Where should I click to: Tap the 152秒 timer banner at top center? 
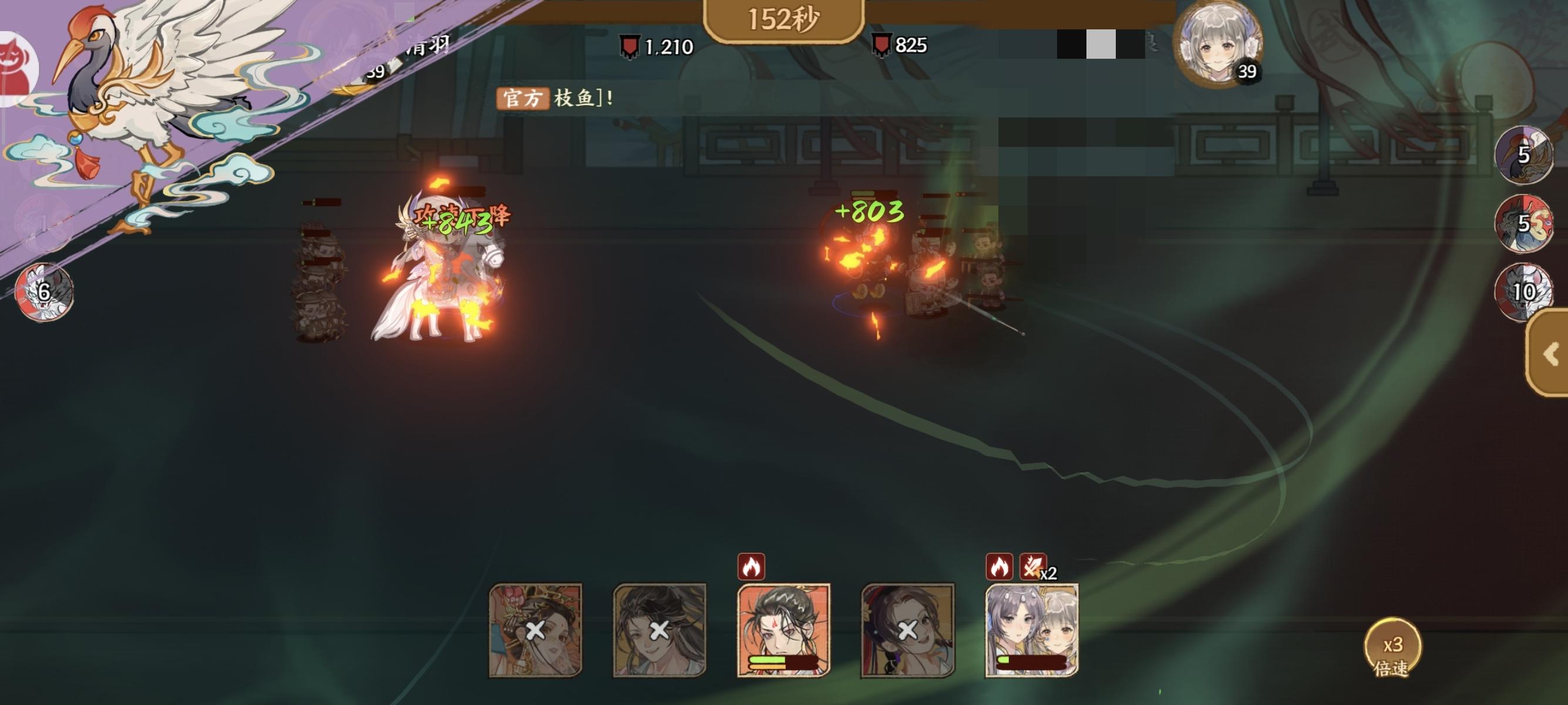click(x=784, y=18)
